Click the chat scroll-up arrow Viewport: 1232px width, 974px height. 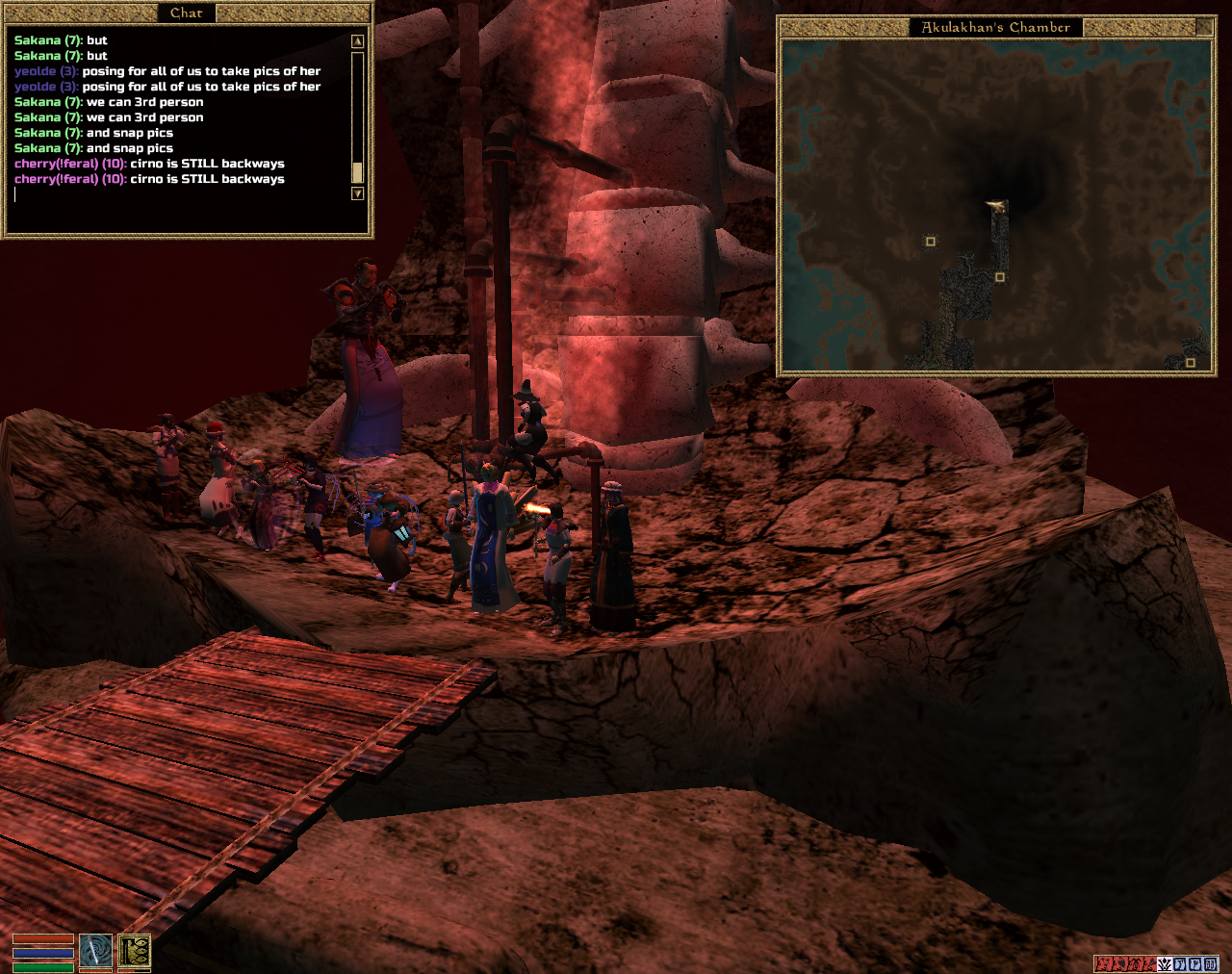click(x=357, y=41)
